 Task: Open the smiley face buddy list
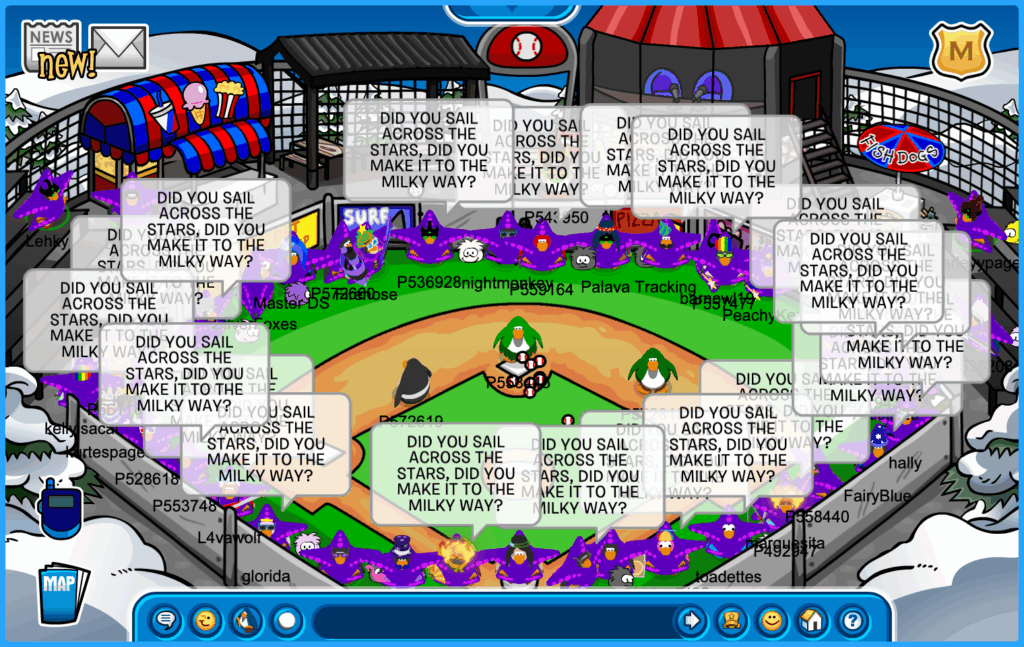point(772,621)
